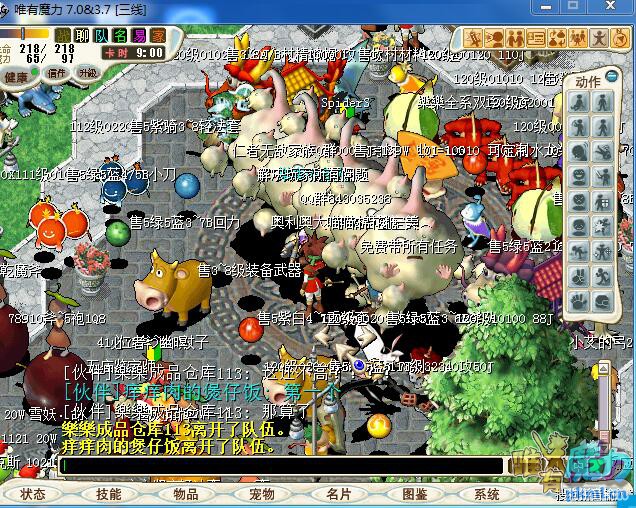Open the 系统 system menu
This screenshot has width=636, height=508.
[x=487, y=494]
